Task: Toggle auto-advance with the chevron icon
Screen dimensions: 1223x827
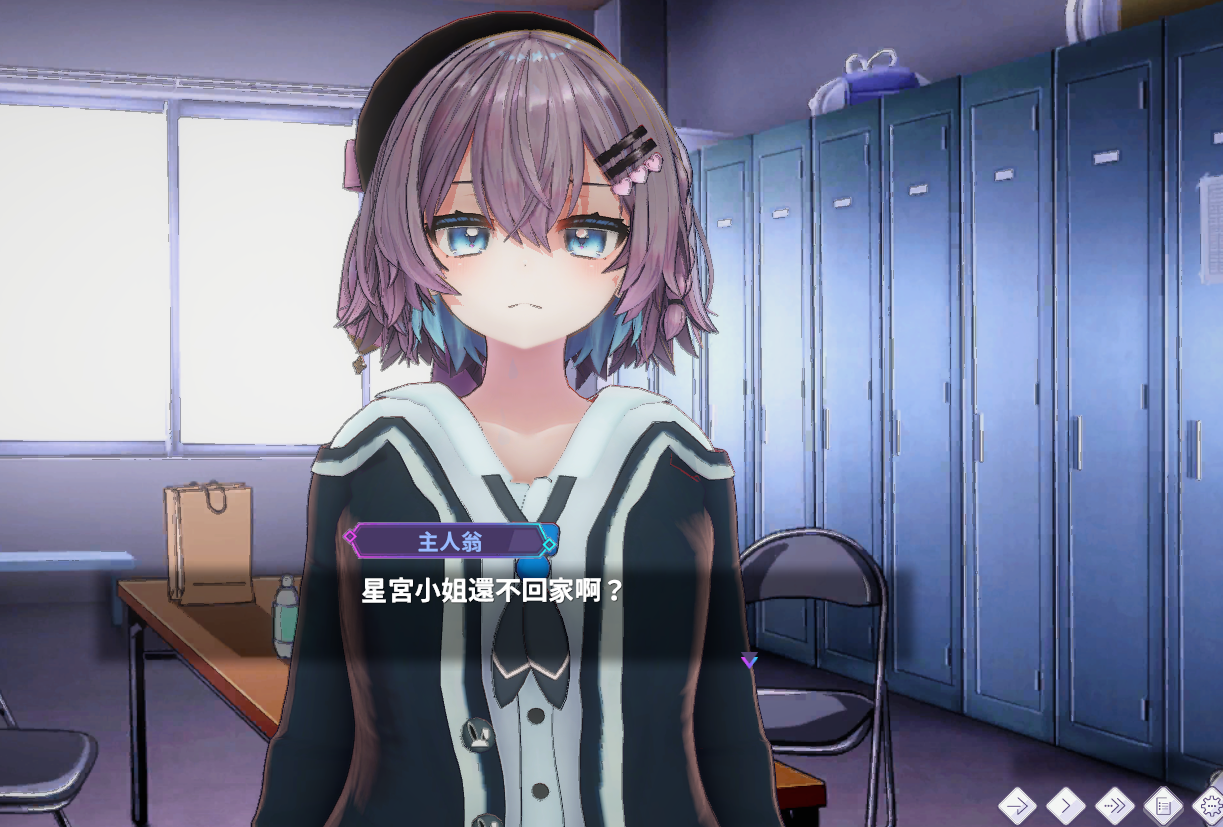Action: pos(1065,803)
